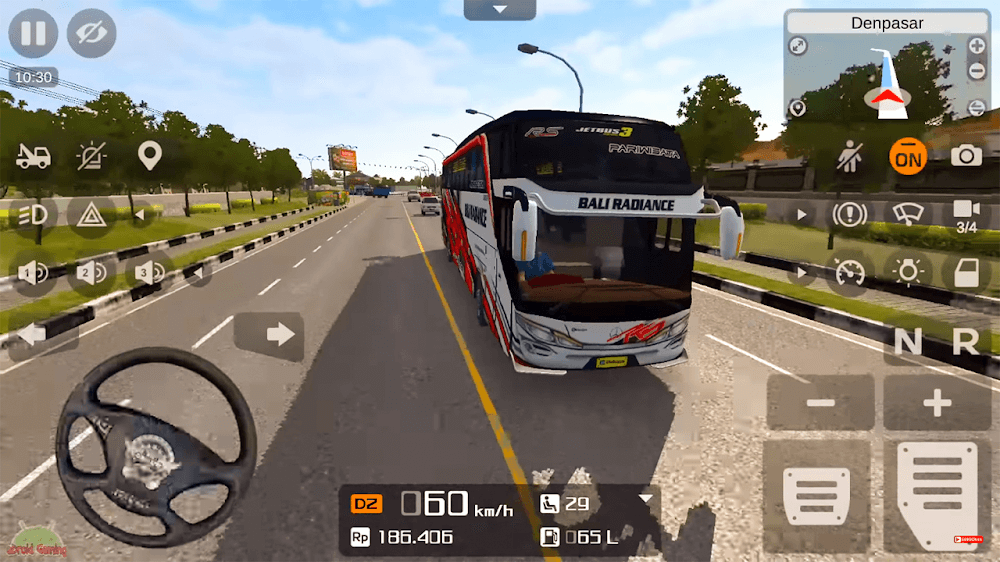The image size is (1000, 562).
Task: Open the bus door
Action: (966, 272)
